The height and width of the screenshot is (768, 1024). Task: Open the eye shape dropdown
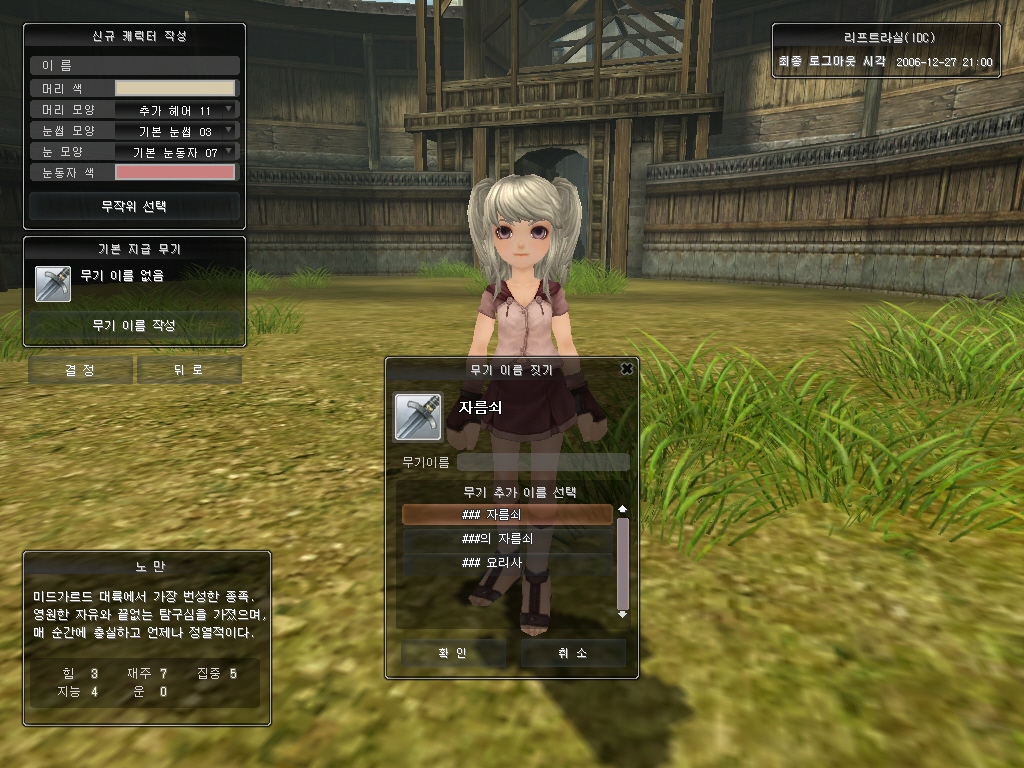tap(175, 151)
